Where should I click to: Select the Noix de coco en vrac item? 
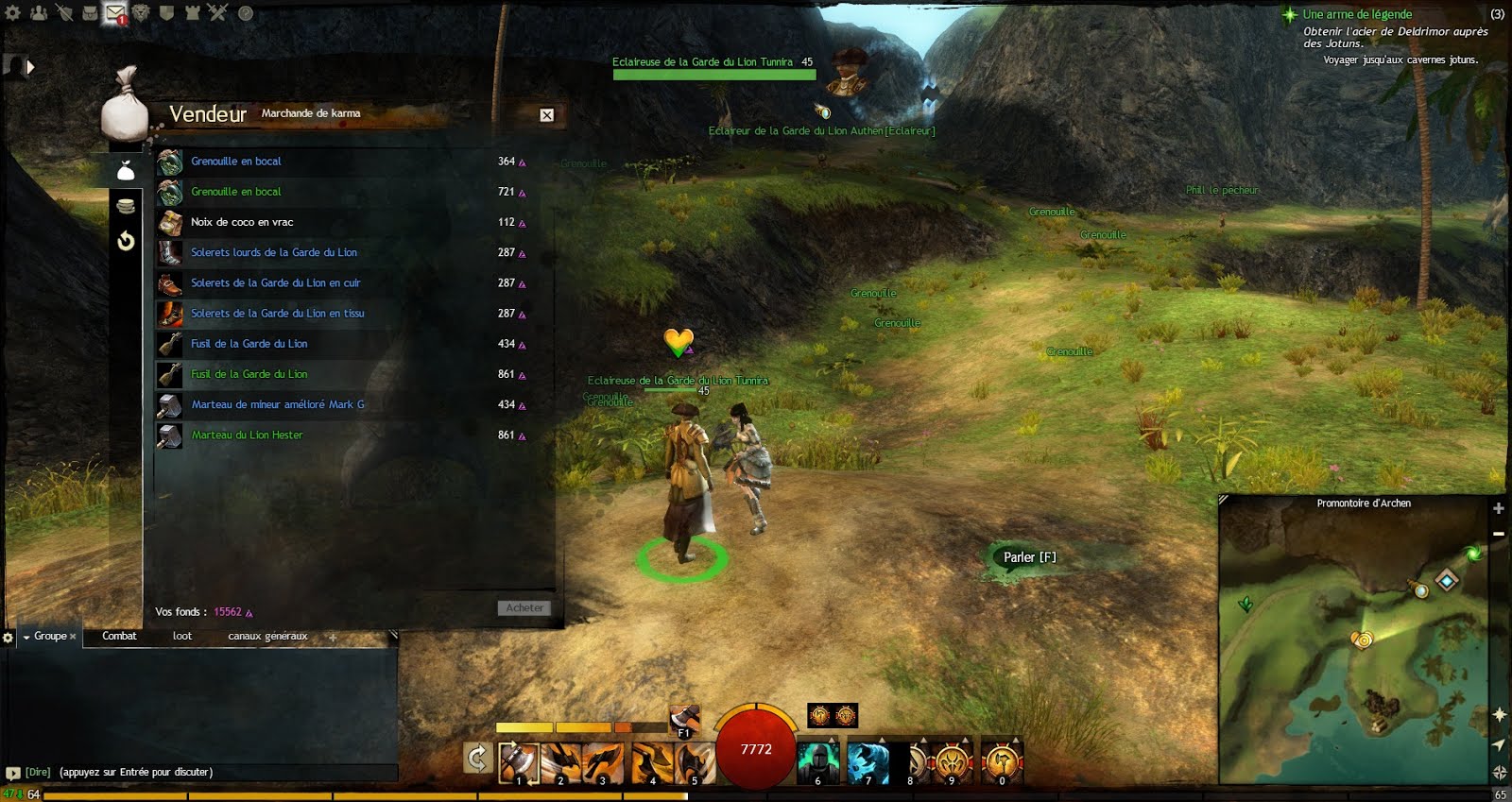pos(242,222)
